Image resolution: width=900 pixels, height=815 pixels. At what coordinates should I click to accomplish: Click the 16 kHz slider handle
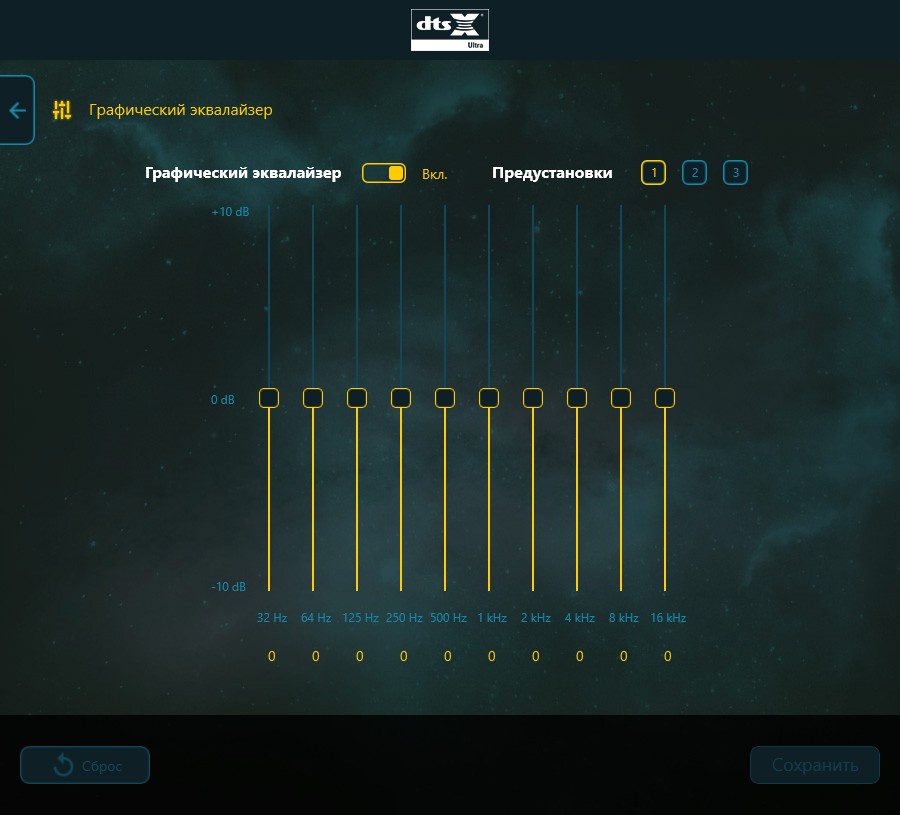665,398
